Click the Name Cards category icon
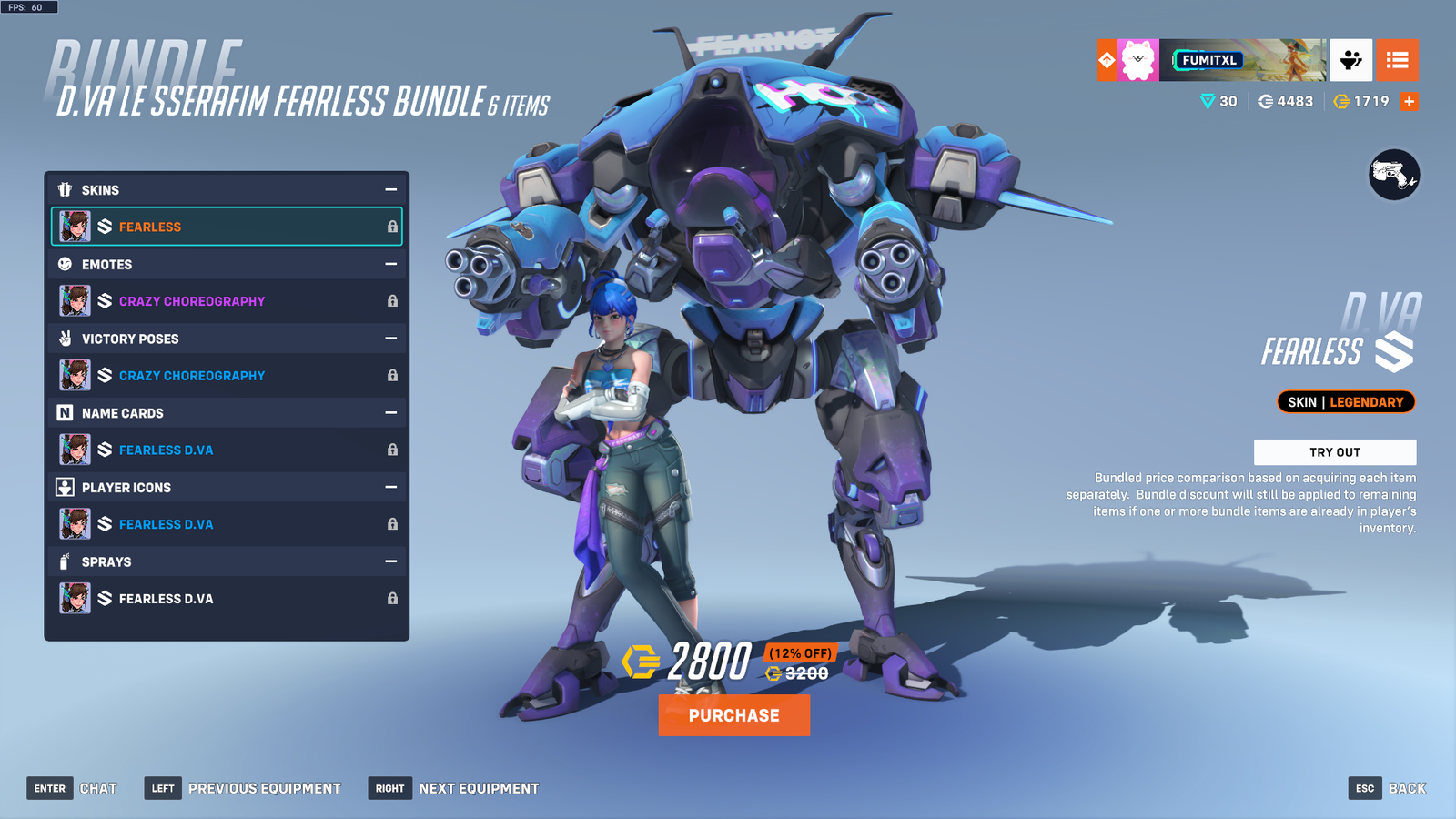The height and width of the screenshot is (819, 1456). 64,413
